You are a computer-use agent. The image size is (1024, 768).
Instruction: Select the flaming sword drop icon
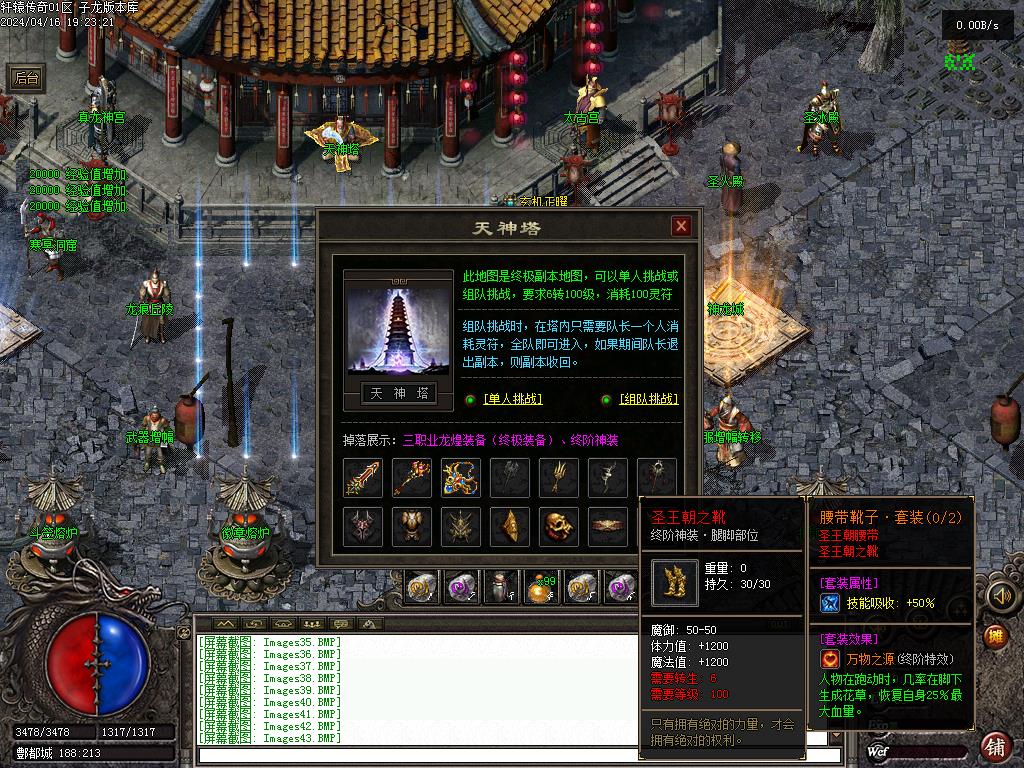pyautogui.click(x=363, y=478)
